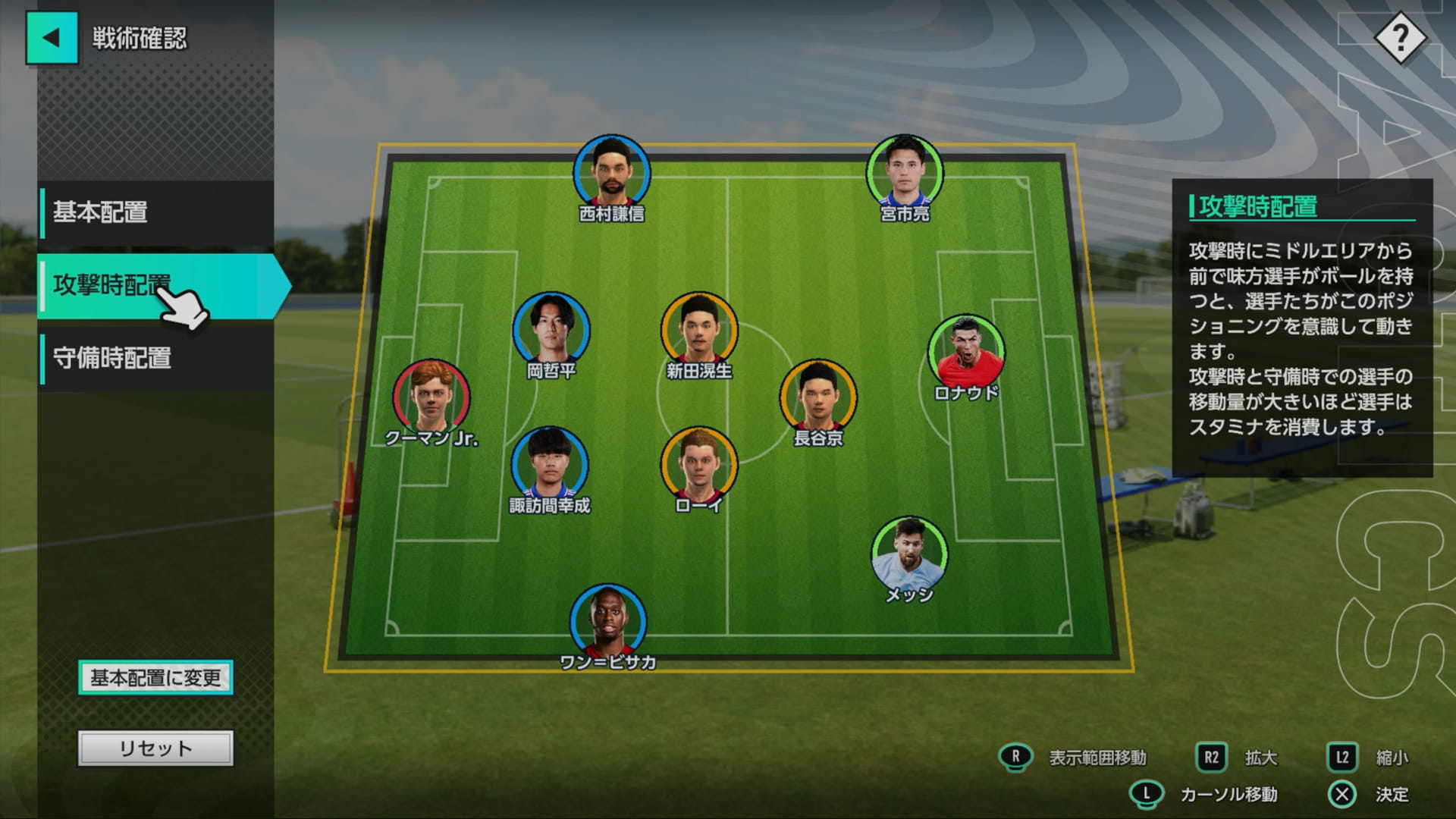
Task: Choose the 諏訪間幸成 player token
Action: [x=550, y=465]
